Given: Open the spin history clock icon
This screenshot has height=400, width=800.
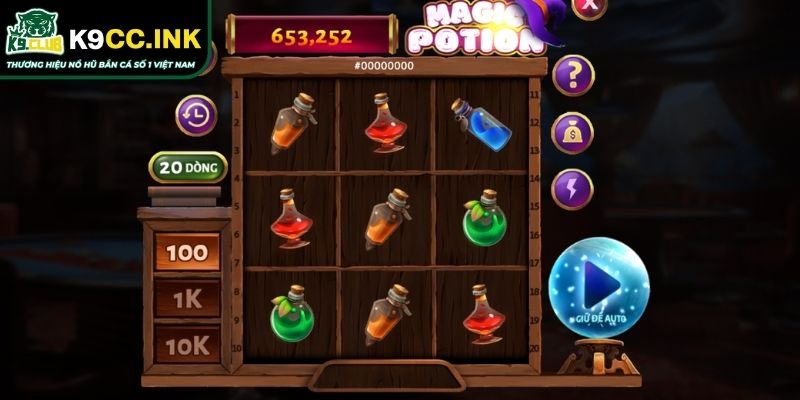Looking at the screenshot, I should click(x=196, y=115).
